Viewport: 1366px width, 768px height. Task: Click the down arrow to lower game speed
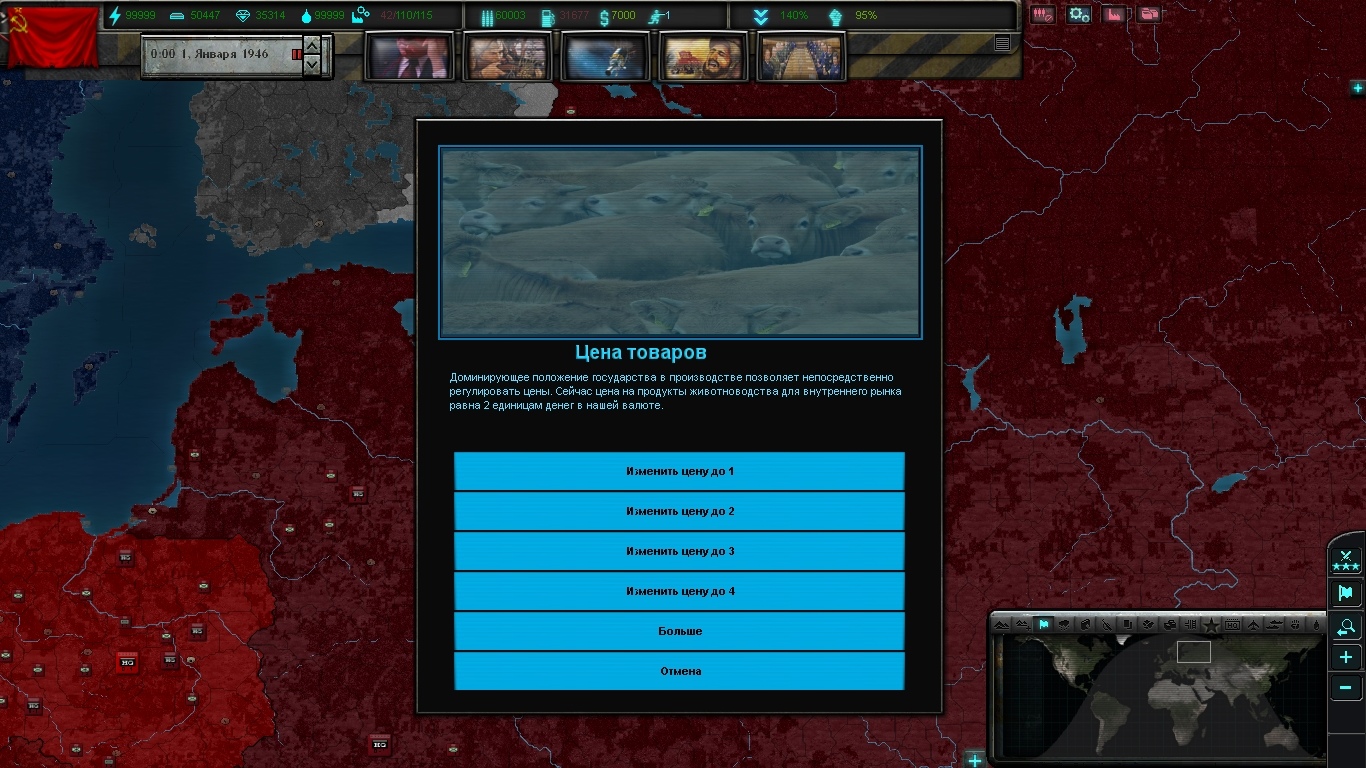pos(312,64)
